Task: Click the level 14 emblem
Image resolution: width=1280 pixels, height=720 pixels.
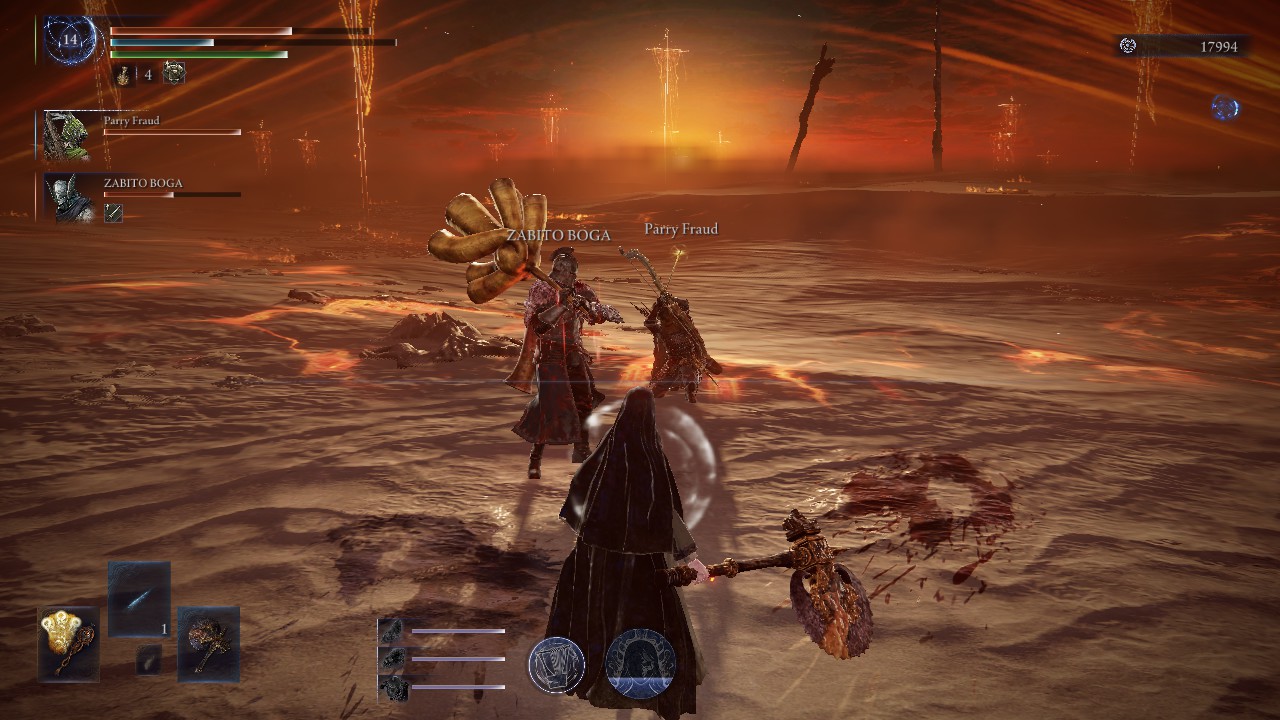Action: tap(69, 41)
